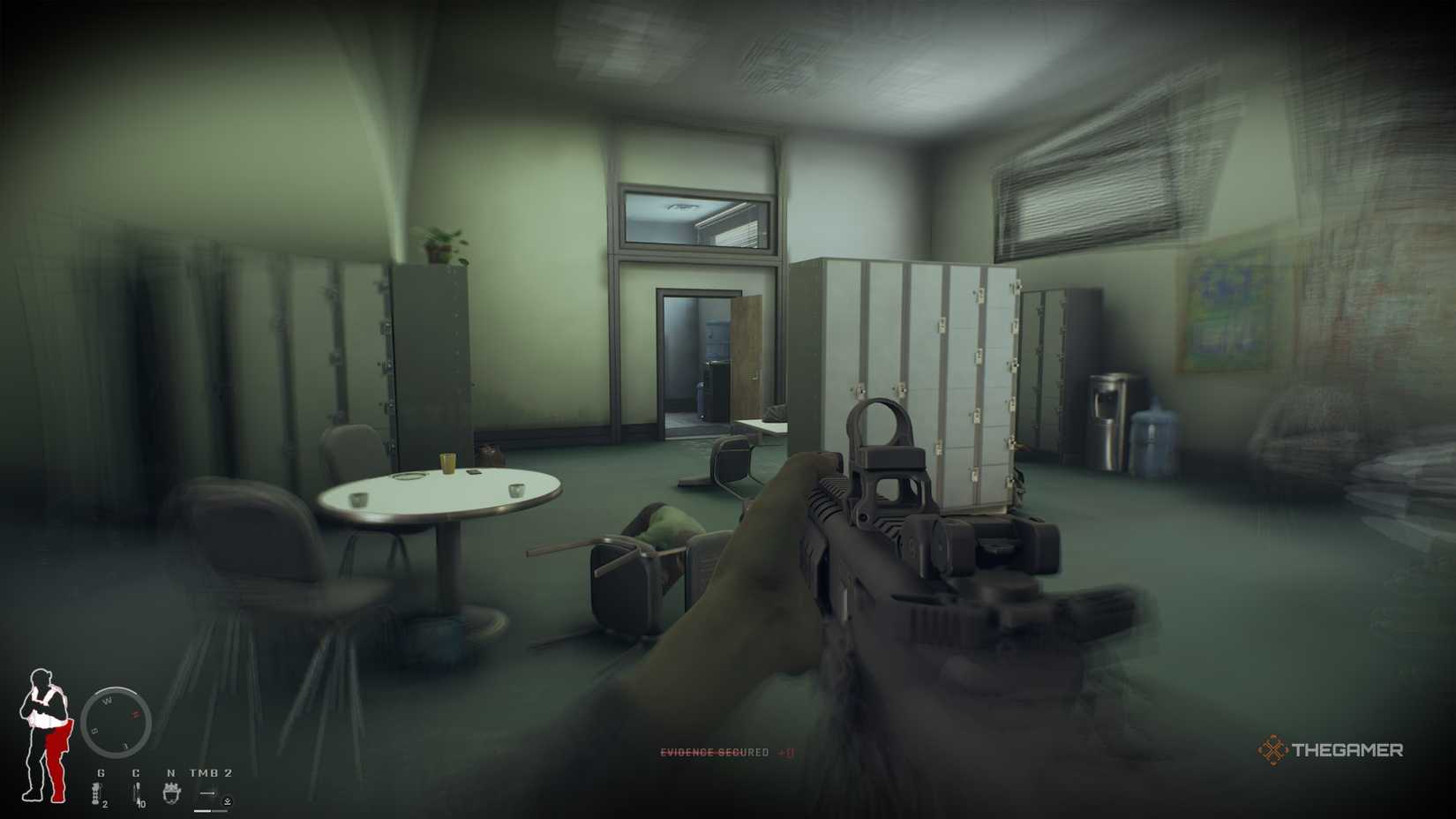Screen dimensions: 1456x819
Task: Click the magazine check icon under the ammo bar
Action: [x=228, y=801]
